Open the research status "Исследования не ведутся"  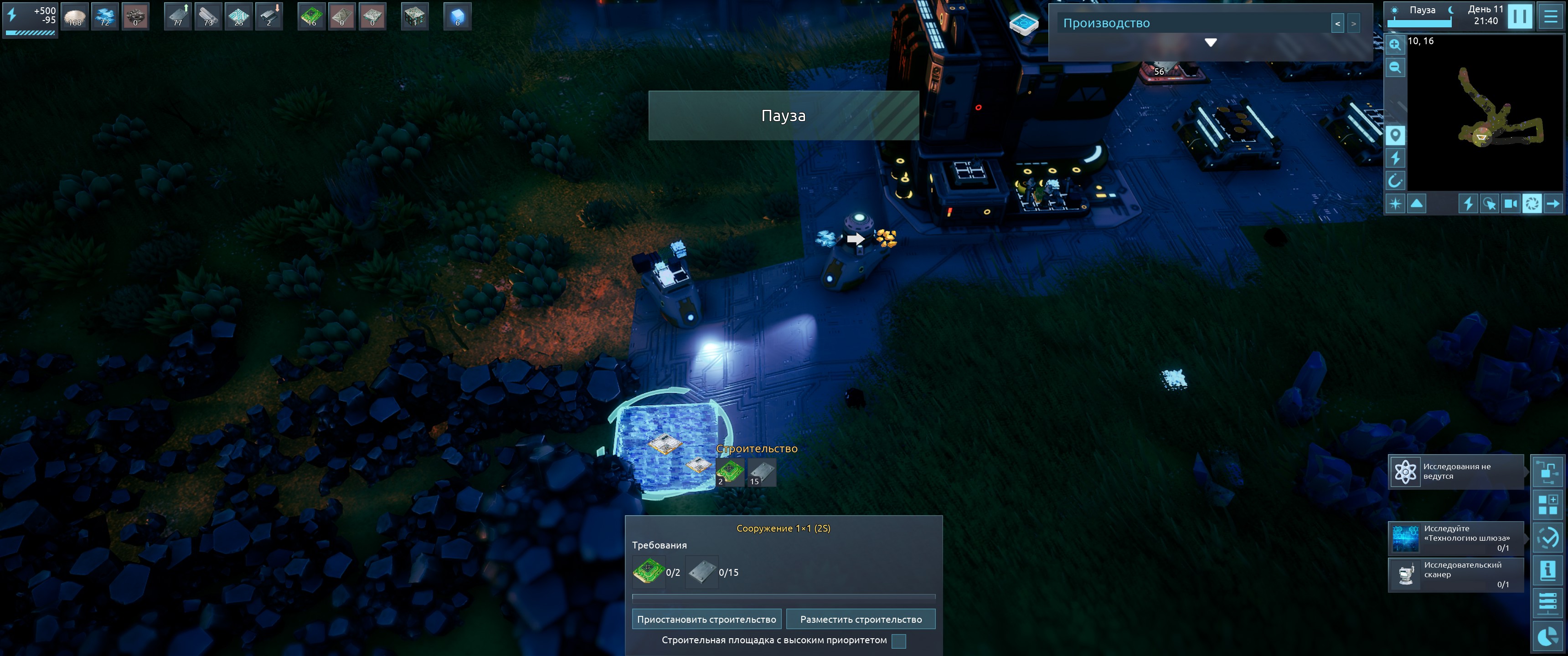click(x=1455, y=471)
